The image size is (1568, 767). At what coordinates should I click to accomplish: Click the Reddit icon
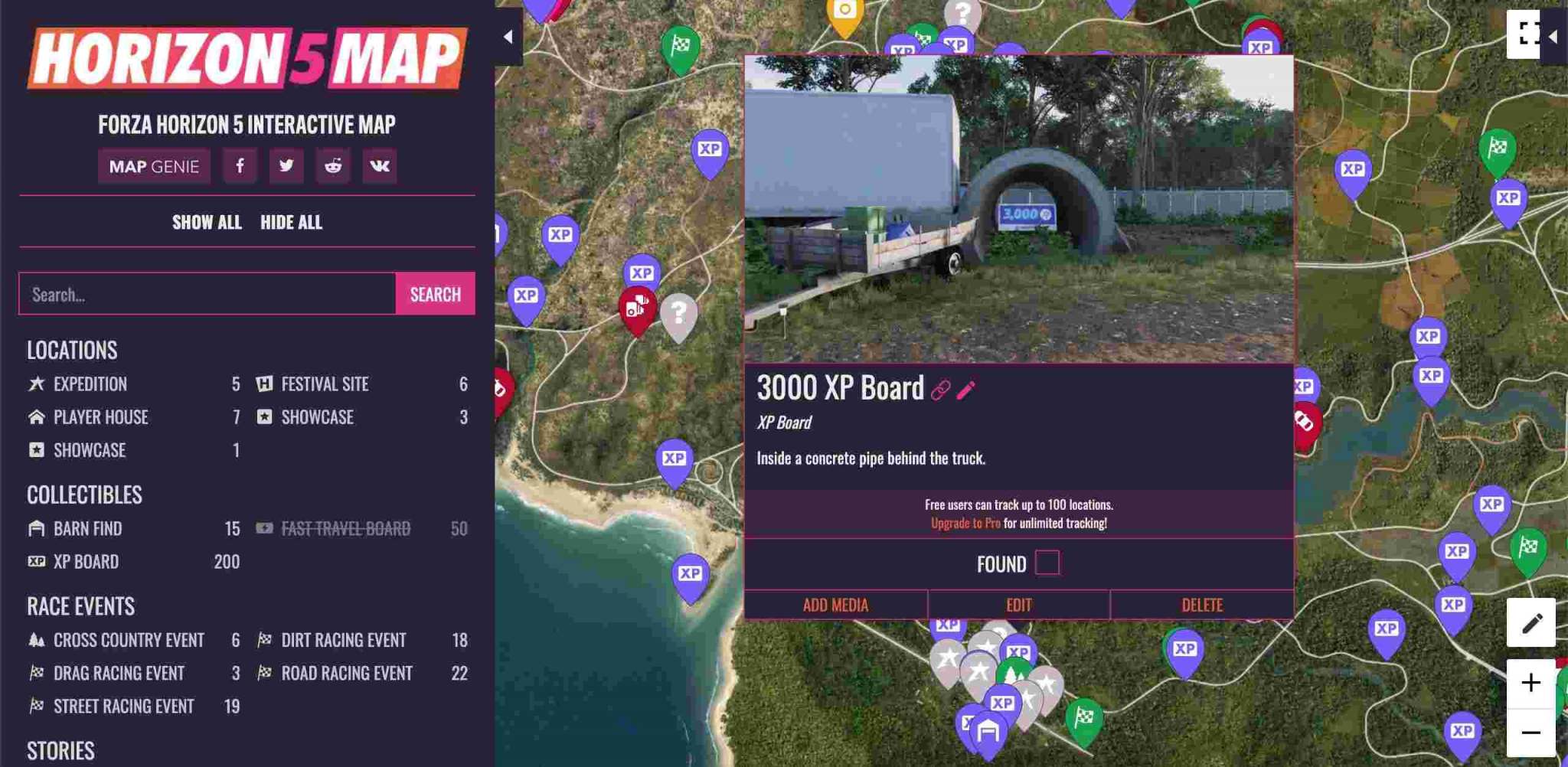334,165
